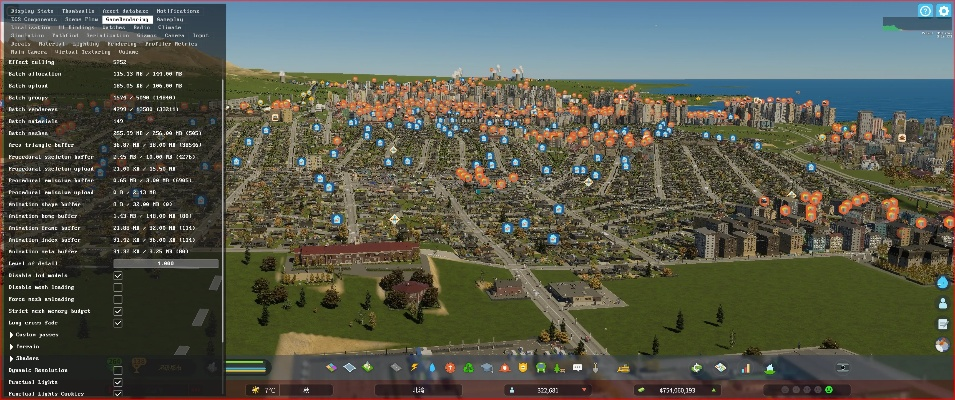This screenshot has height=400, width=955.
Task: Adjust the Level of detail slider
Action: point(165,263)
